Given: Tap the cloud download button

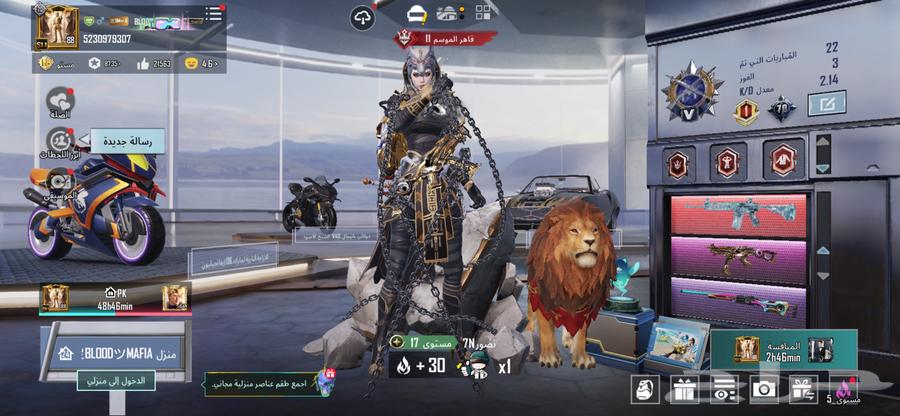Looking at the screenshot, I should [362, 17].
